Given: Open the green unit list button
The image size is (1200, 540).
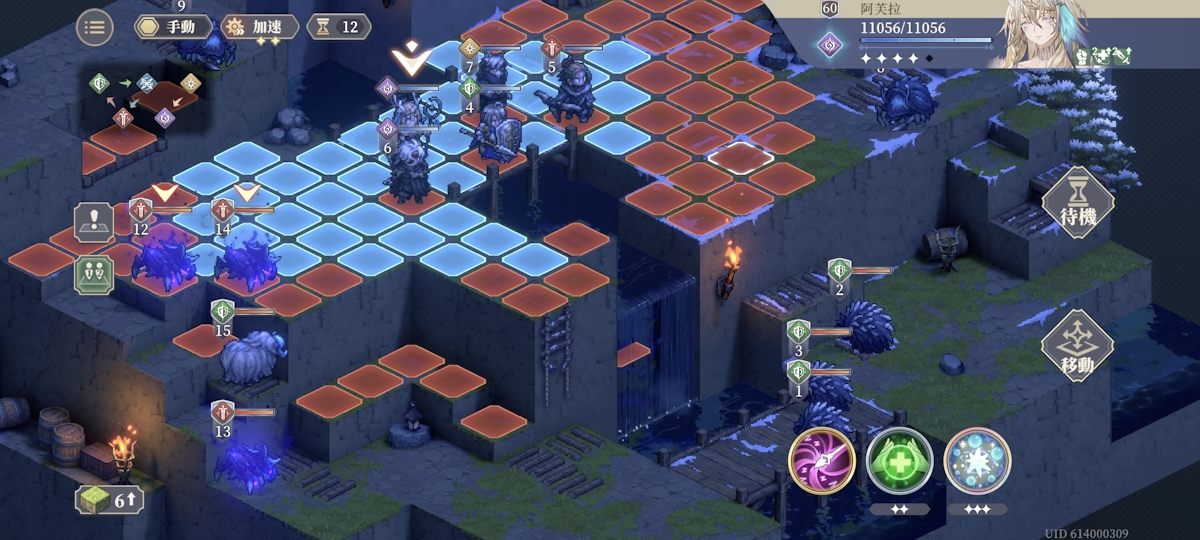Looking at the screenshot, I should [94, 274].
